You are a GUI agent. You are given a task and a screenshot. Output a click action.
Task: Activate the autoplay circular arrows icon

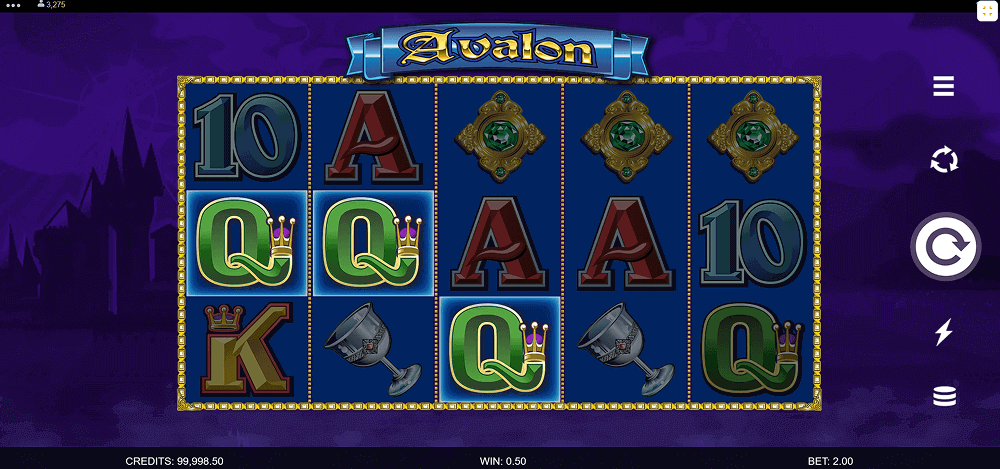[x=943, y=160]
